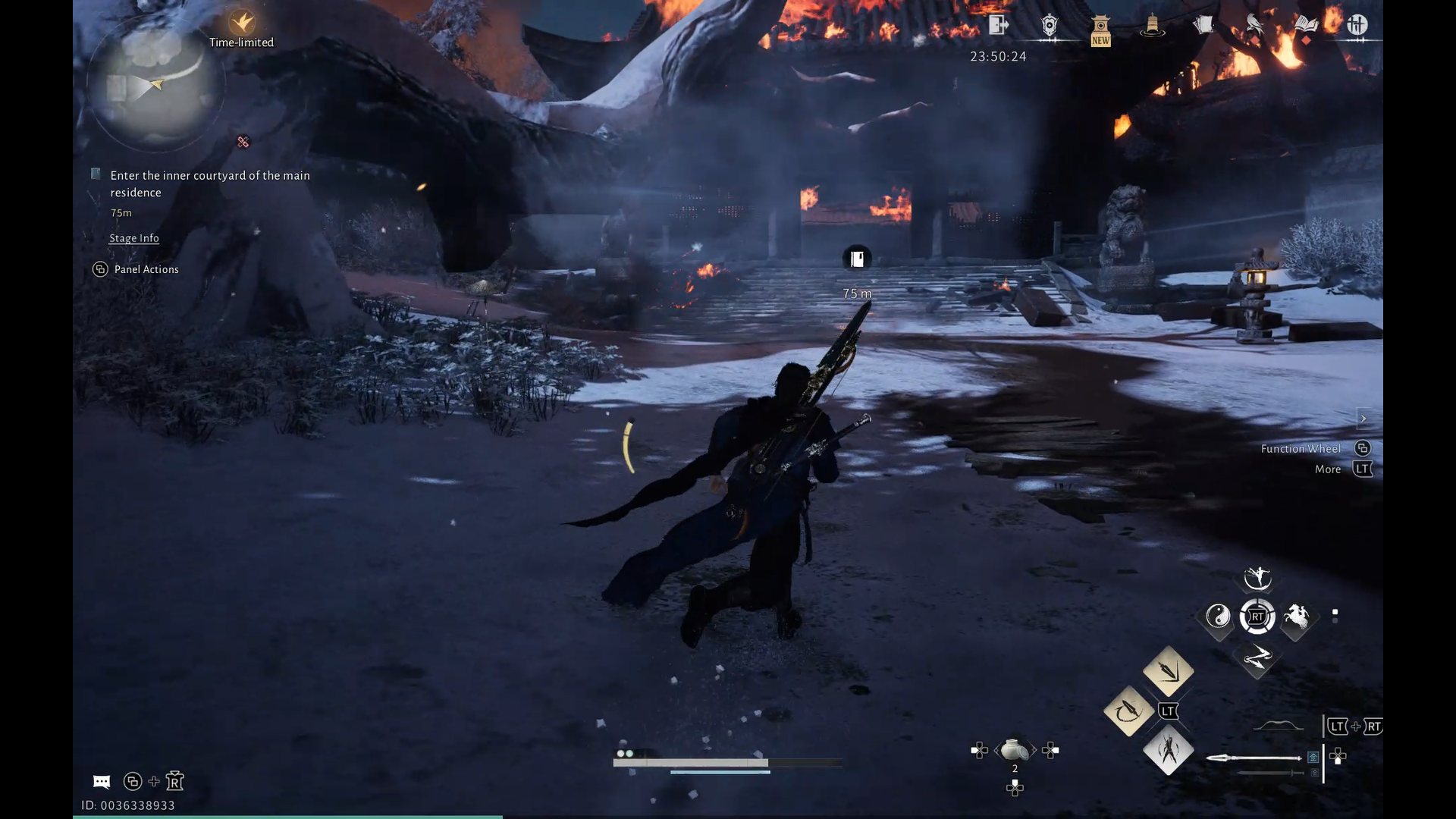Screen dimensions: 1456x819
Task: Open the crossed-swords circle icon
Action: (1357, 25)
